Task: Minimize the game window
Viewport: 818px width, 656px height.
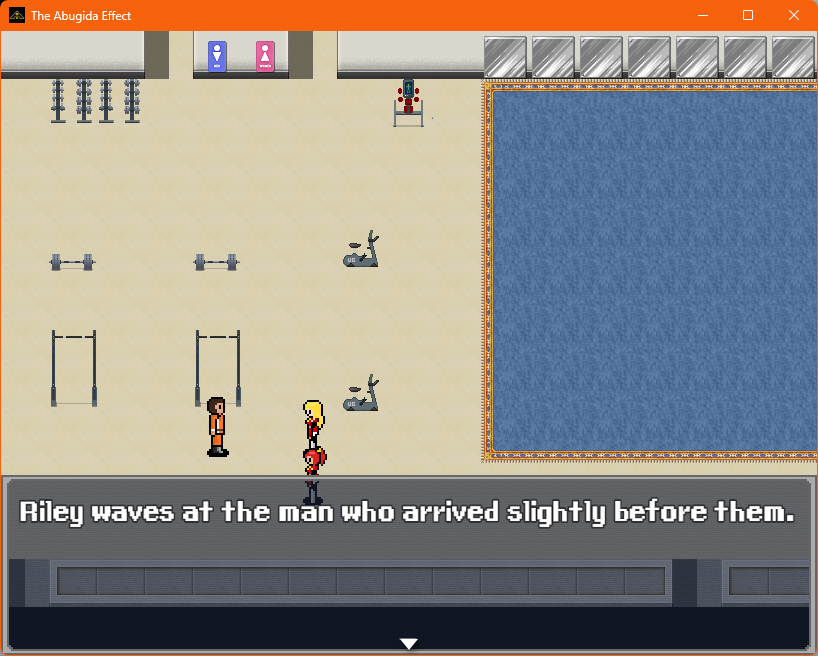Action: (702, 16)
